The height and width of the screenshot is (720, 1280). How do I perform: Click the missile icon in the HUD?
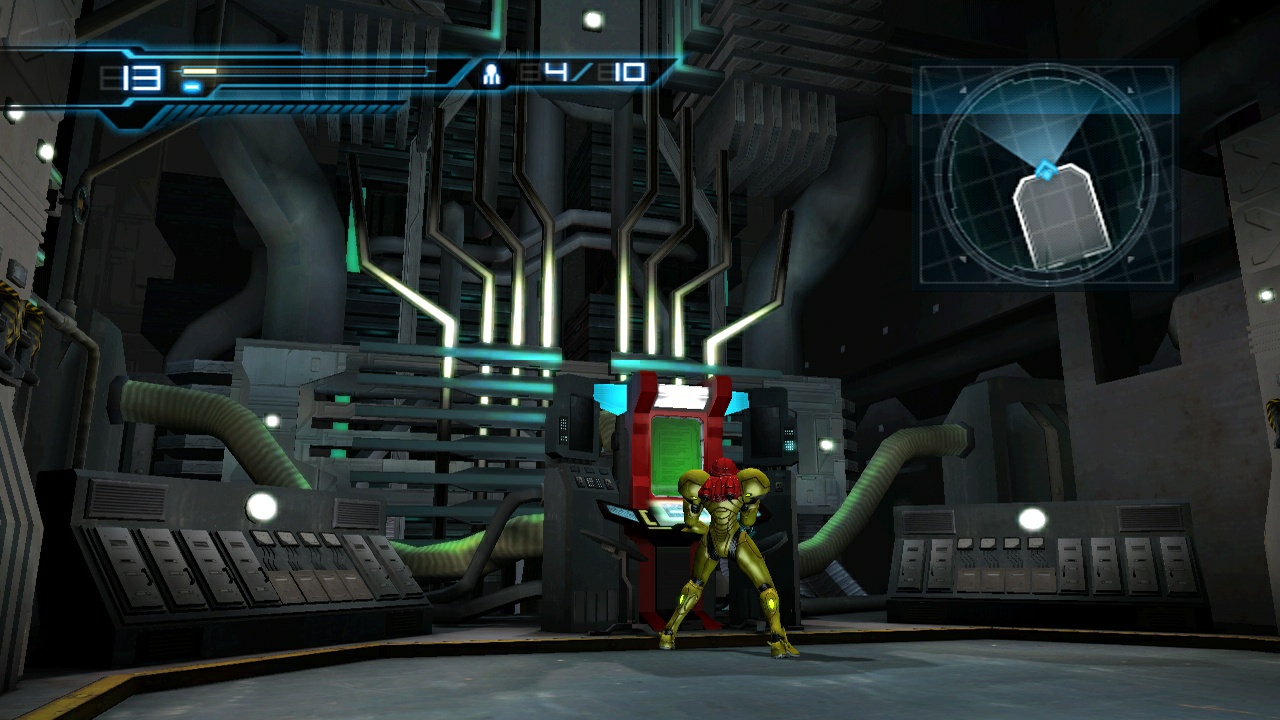point(492,75)
